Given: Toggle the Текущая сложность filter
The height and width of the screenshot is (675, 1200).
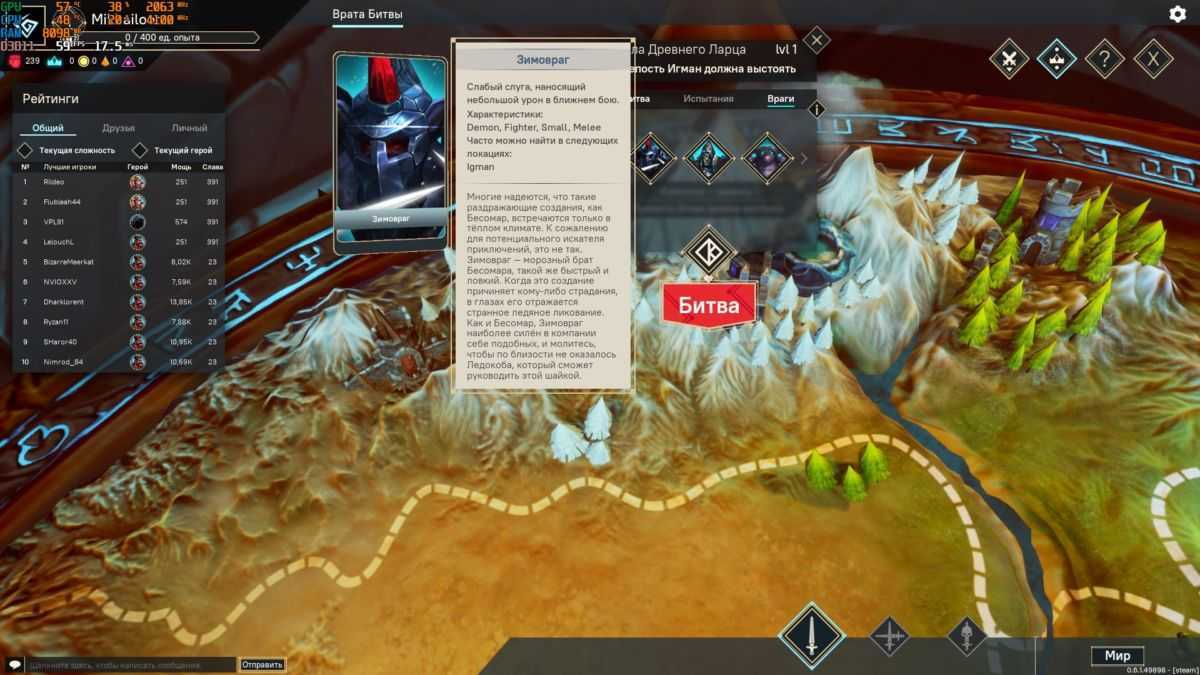Looking at the screenshot, I should [26, 150].
